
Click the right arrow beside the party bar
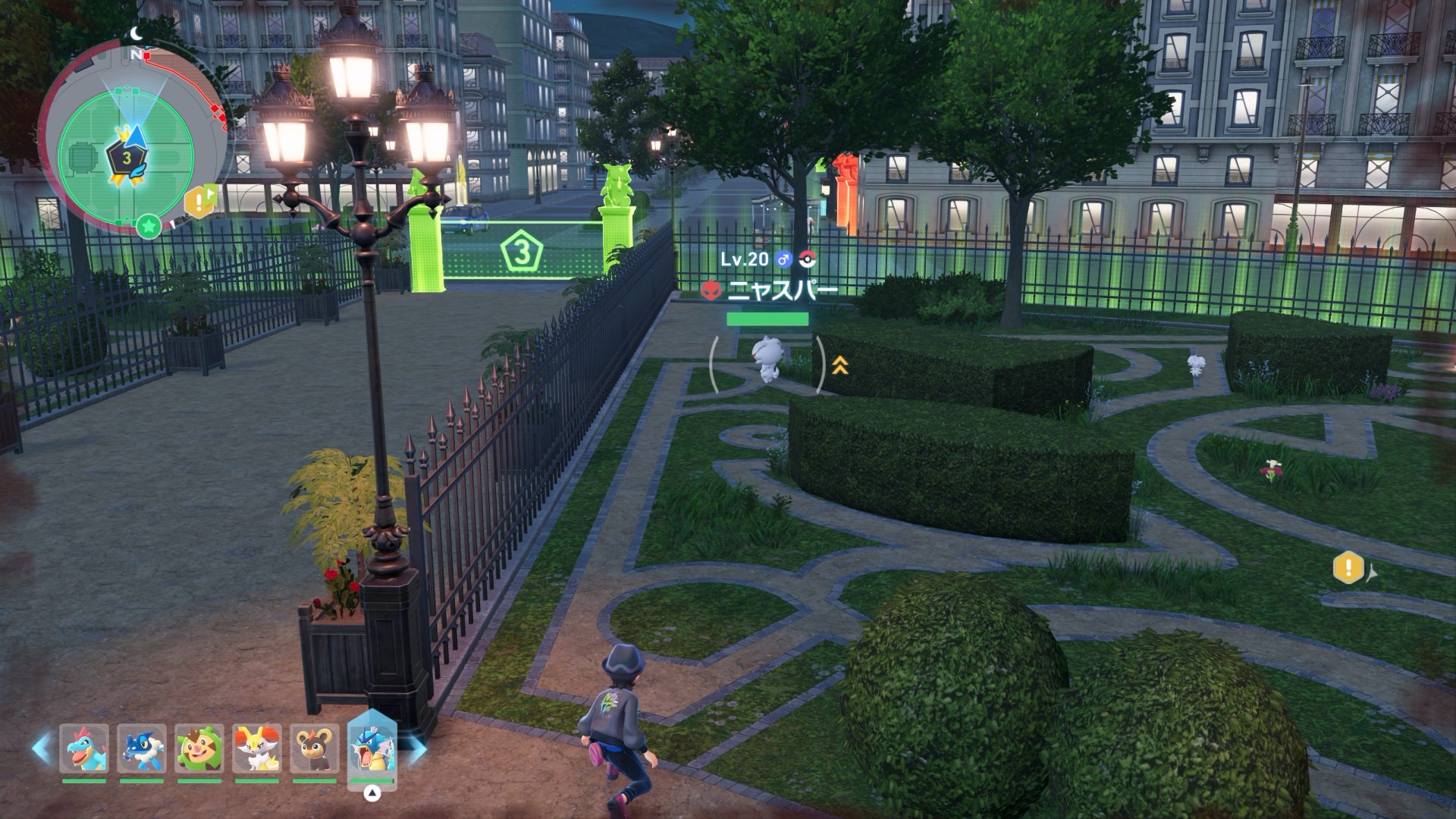(x=417, y=749)
